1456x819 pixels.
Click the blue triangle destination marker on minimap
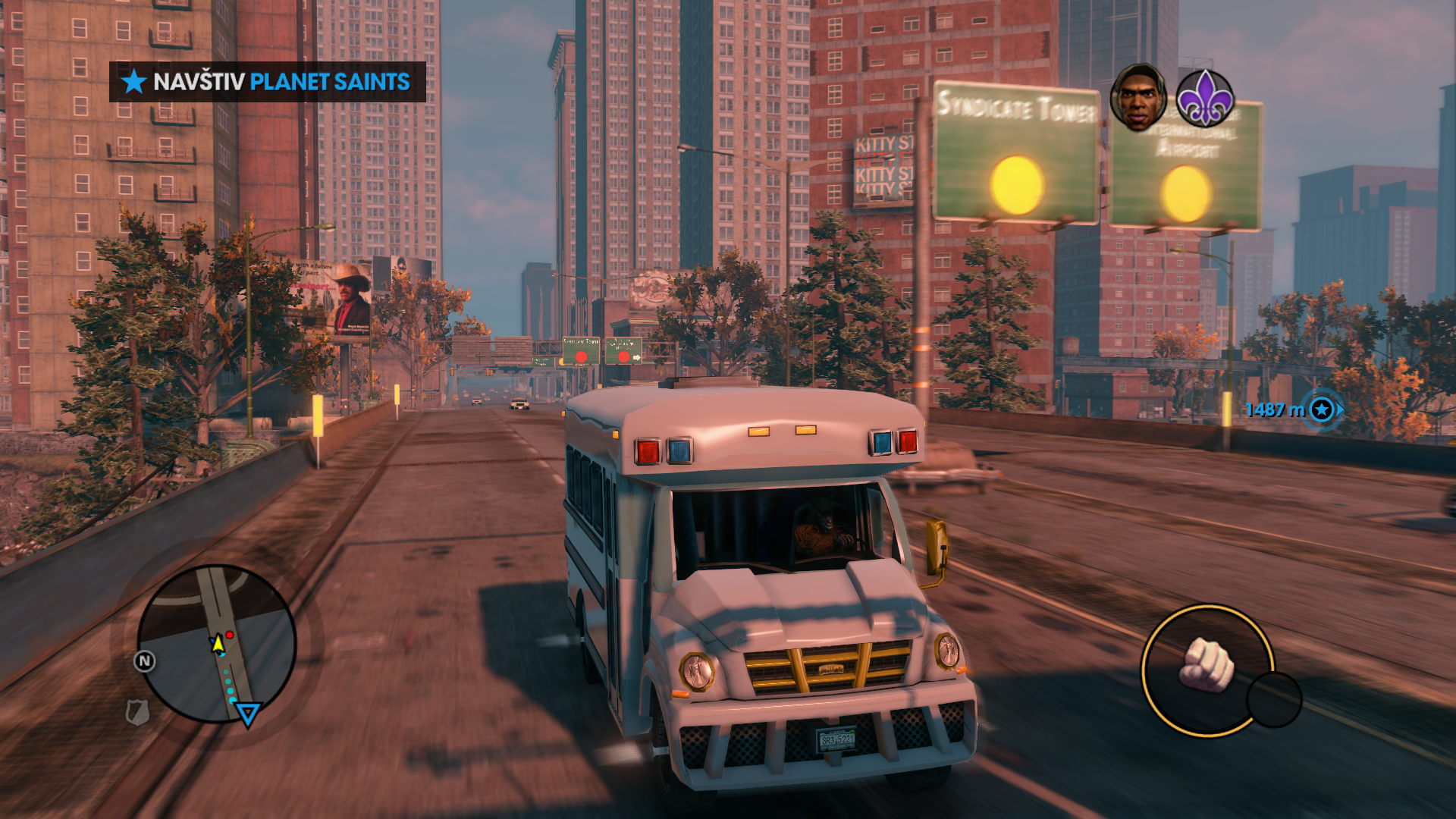(247, 714)
